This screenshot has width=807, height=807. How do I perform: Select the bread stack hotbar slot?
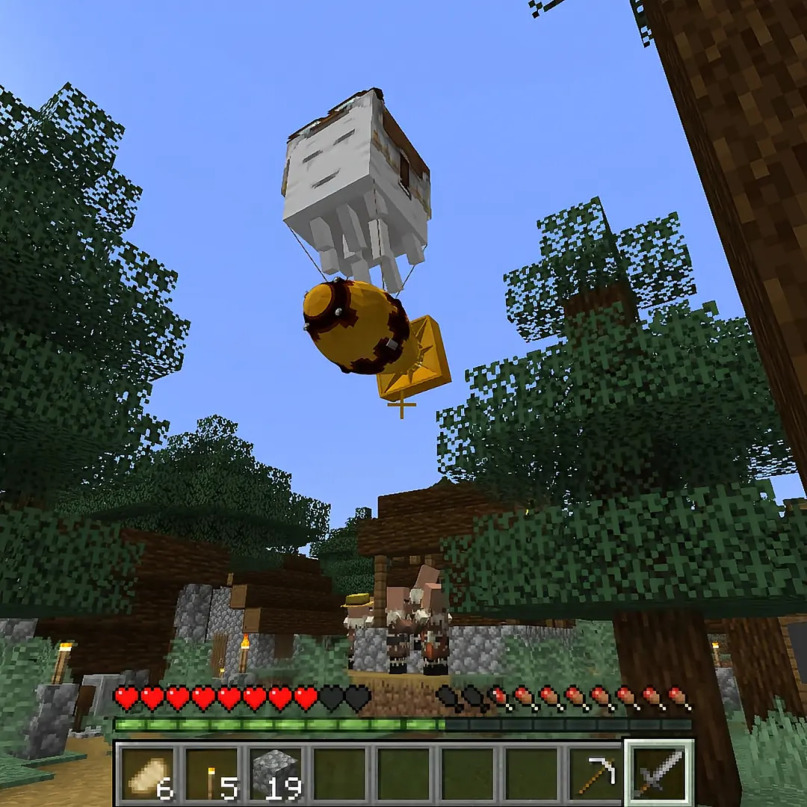click(x=147, y=773)
